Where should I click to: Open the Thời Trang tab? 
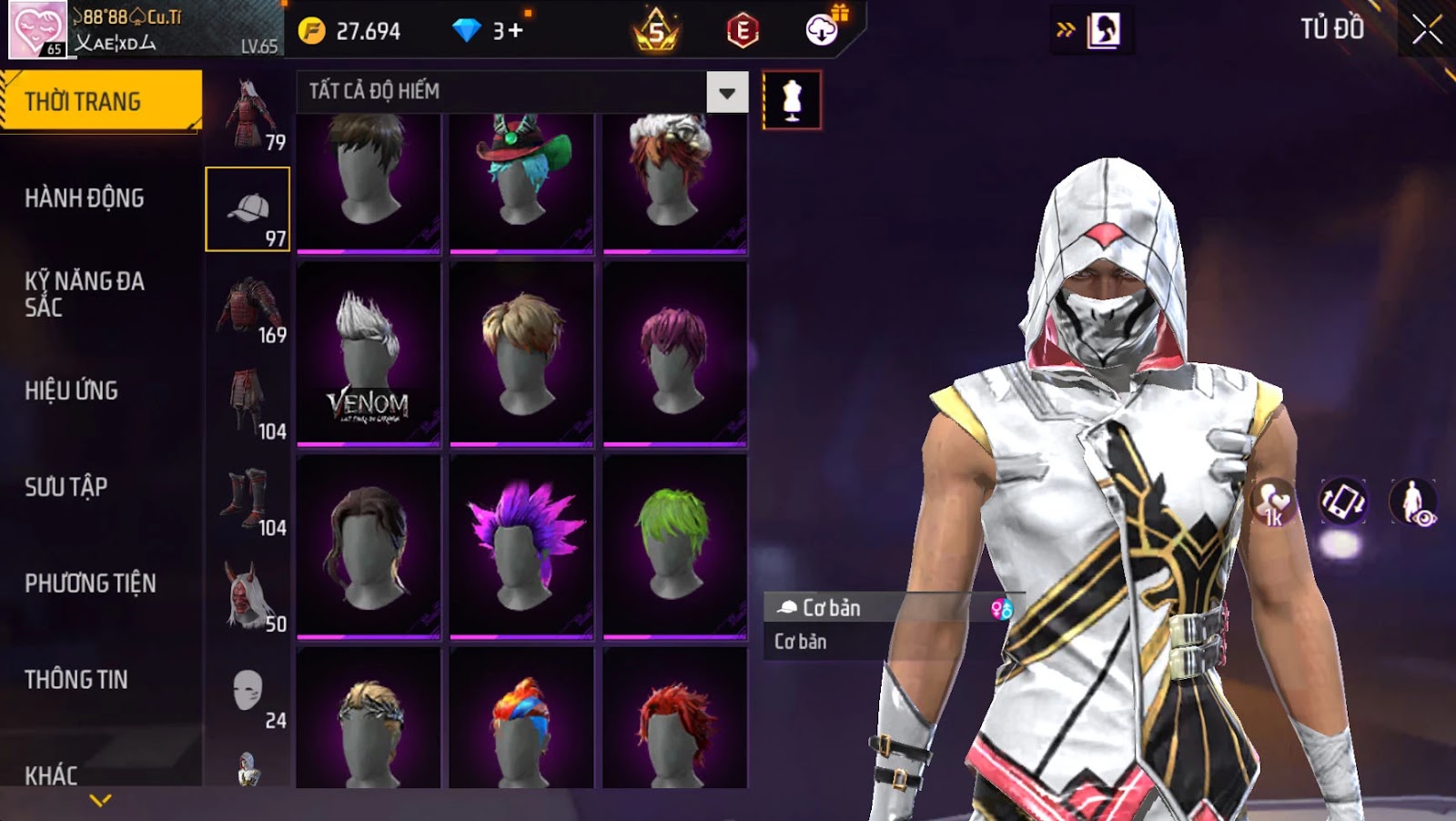100,101
